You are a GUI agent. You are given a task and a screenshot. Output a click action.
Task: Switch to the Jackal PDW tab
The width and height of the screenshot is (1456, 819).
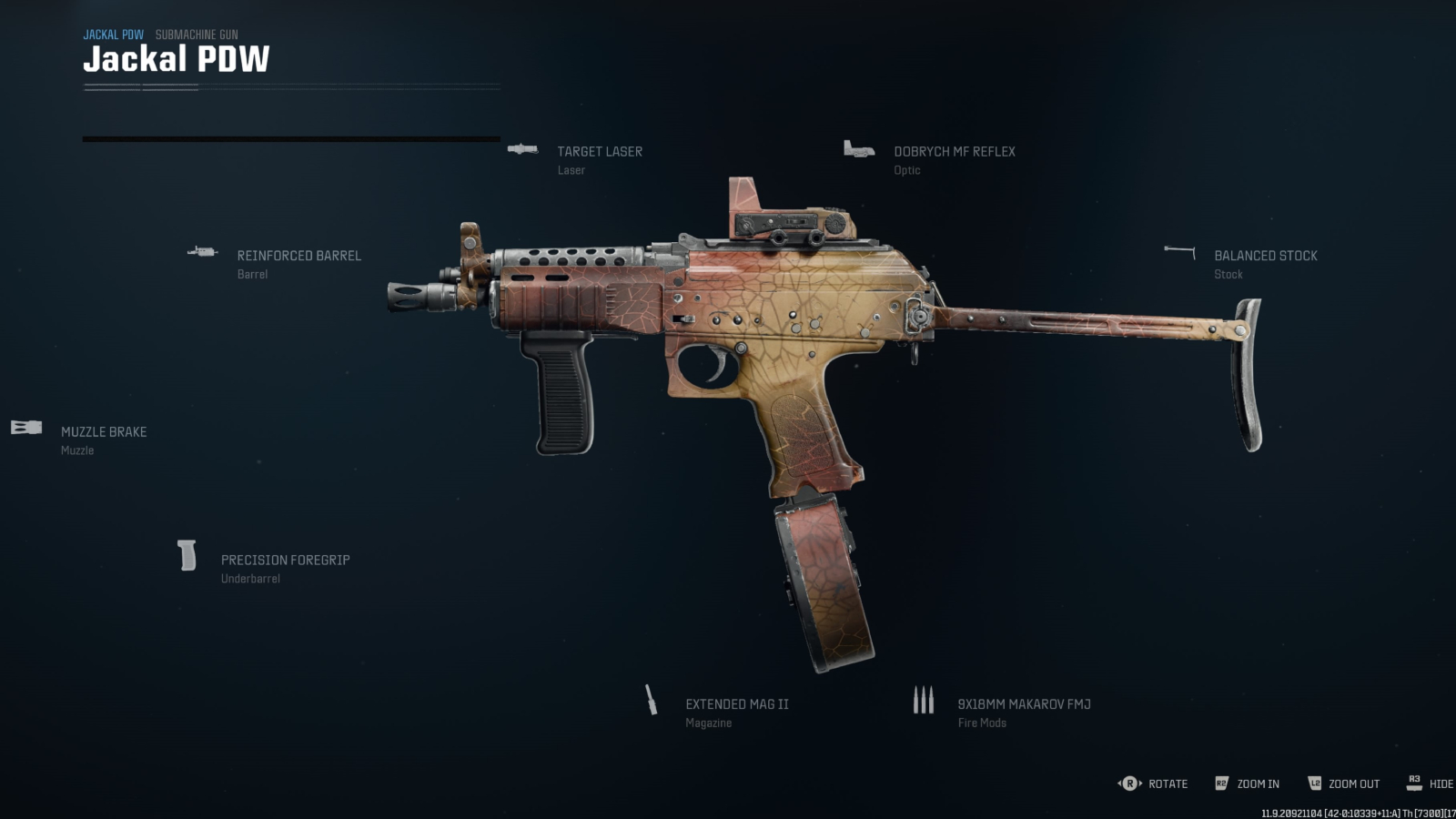point(113,34)
